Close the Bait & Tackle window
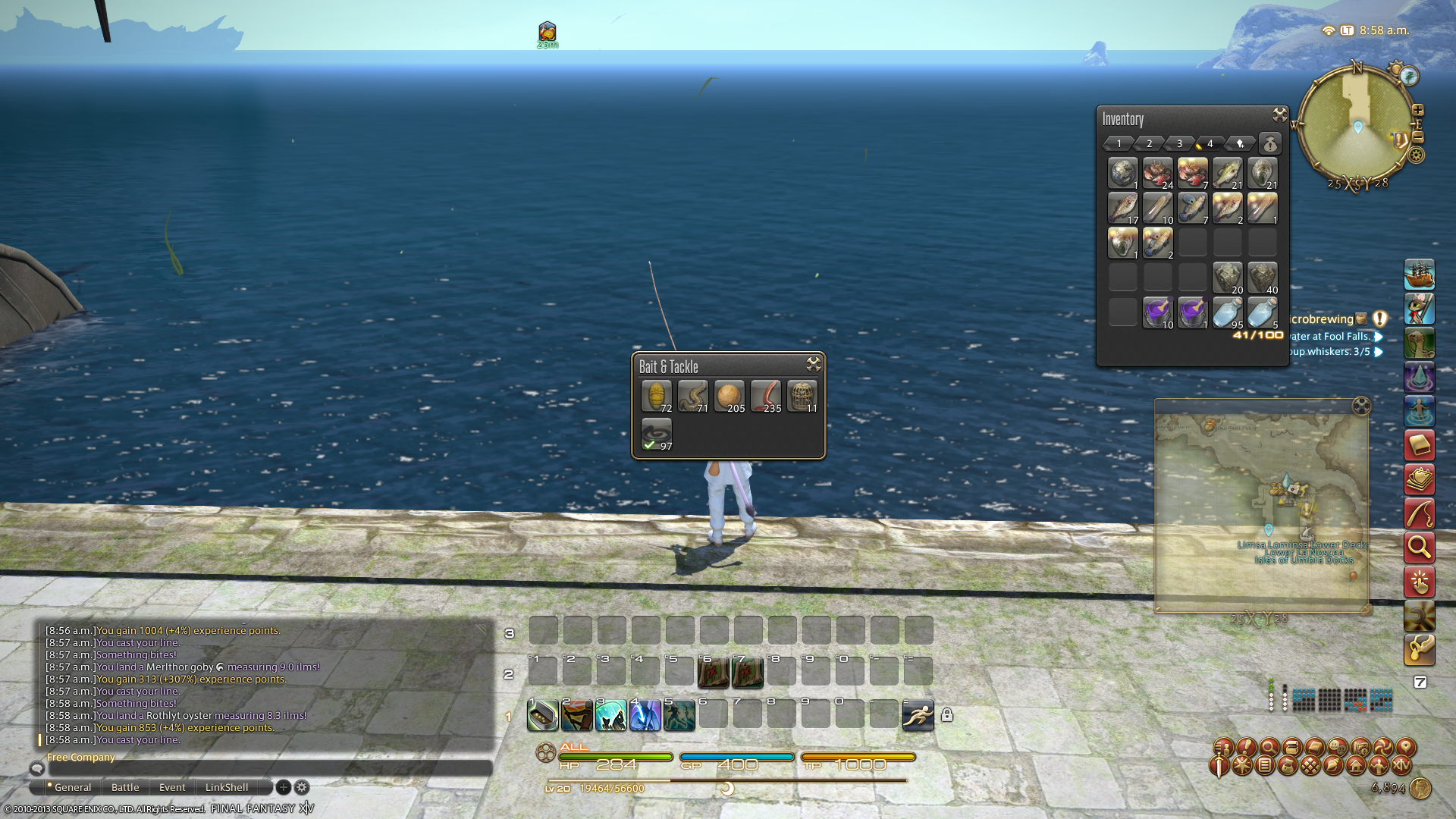1456x819 pixels. pyautogui.click(x=814, y=364)
